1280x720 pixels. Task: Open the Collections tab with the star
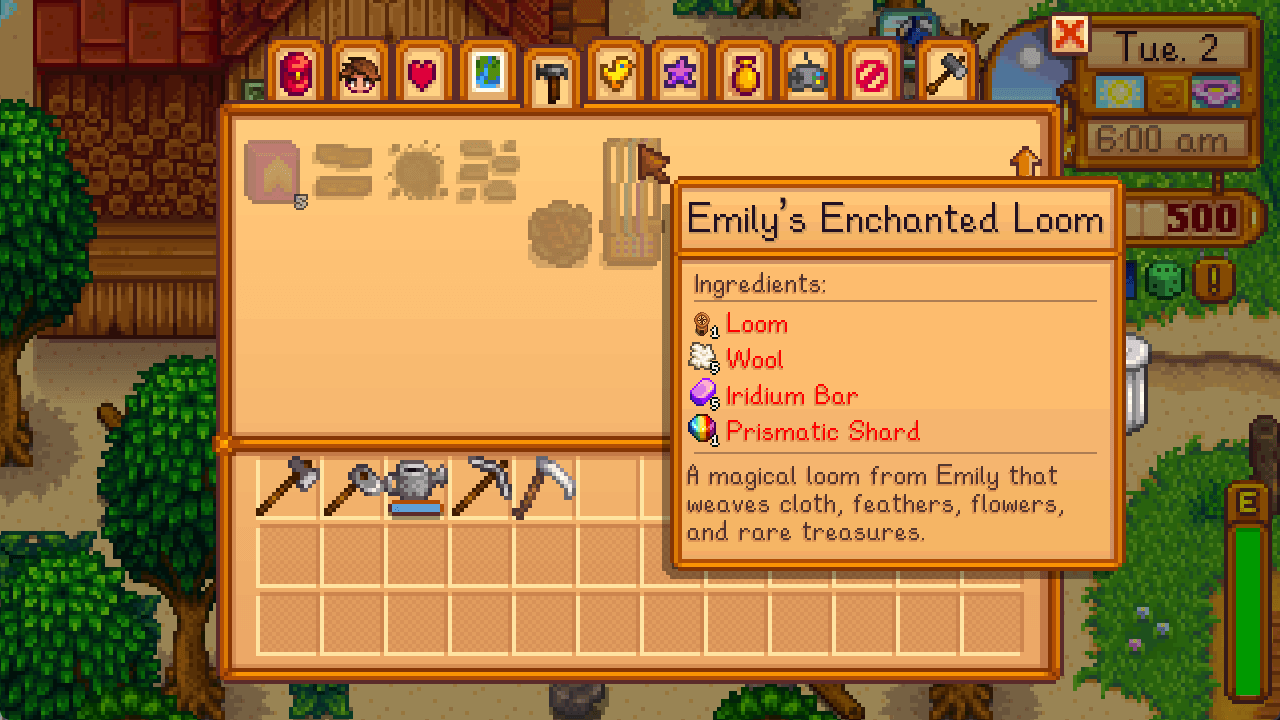click(x=678, y=70)
